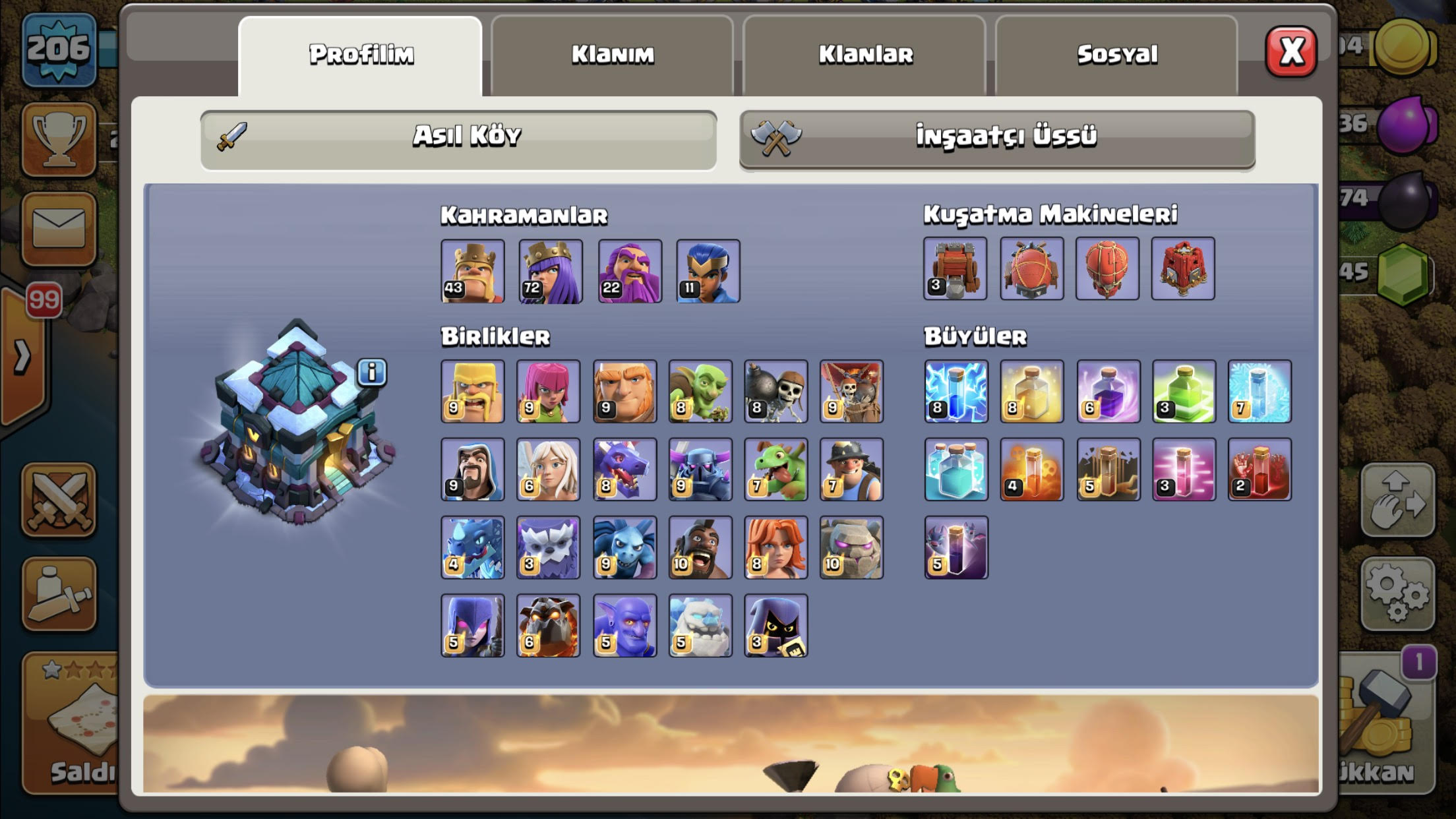Screen dimensions: 1456x819
Task: Select the Lightning spell icon
Action: [956, 391]
